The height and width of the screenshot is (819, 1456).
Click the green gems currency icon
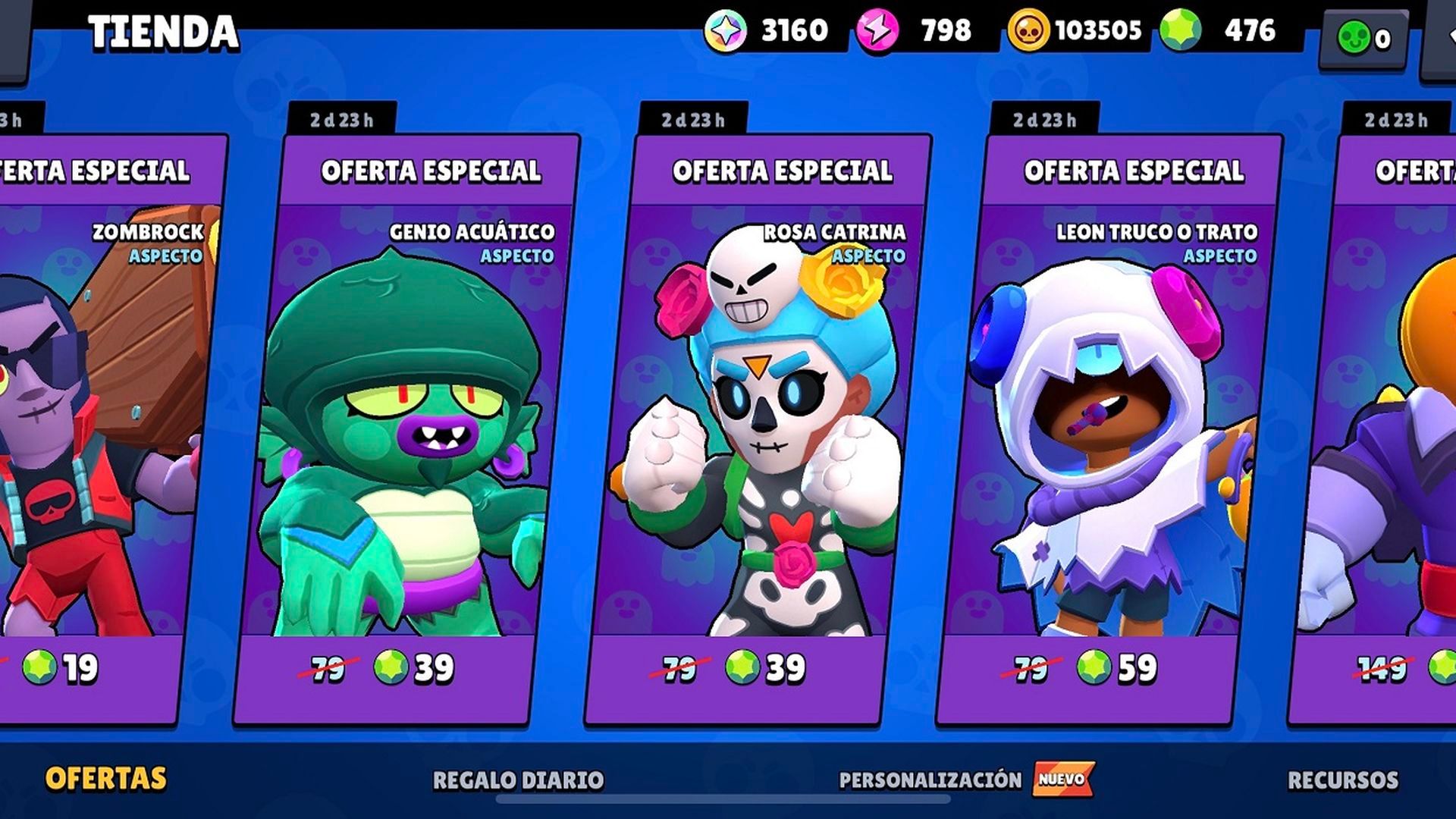click(1180, 30)
